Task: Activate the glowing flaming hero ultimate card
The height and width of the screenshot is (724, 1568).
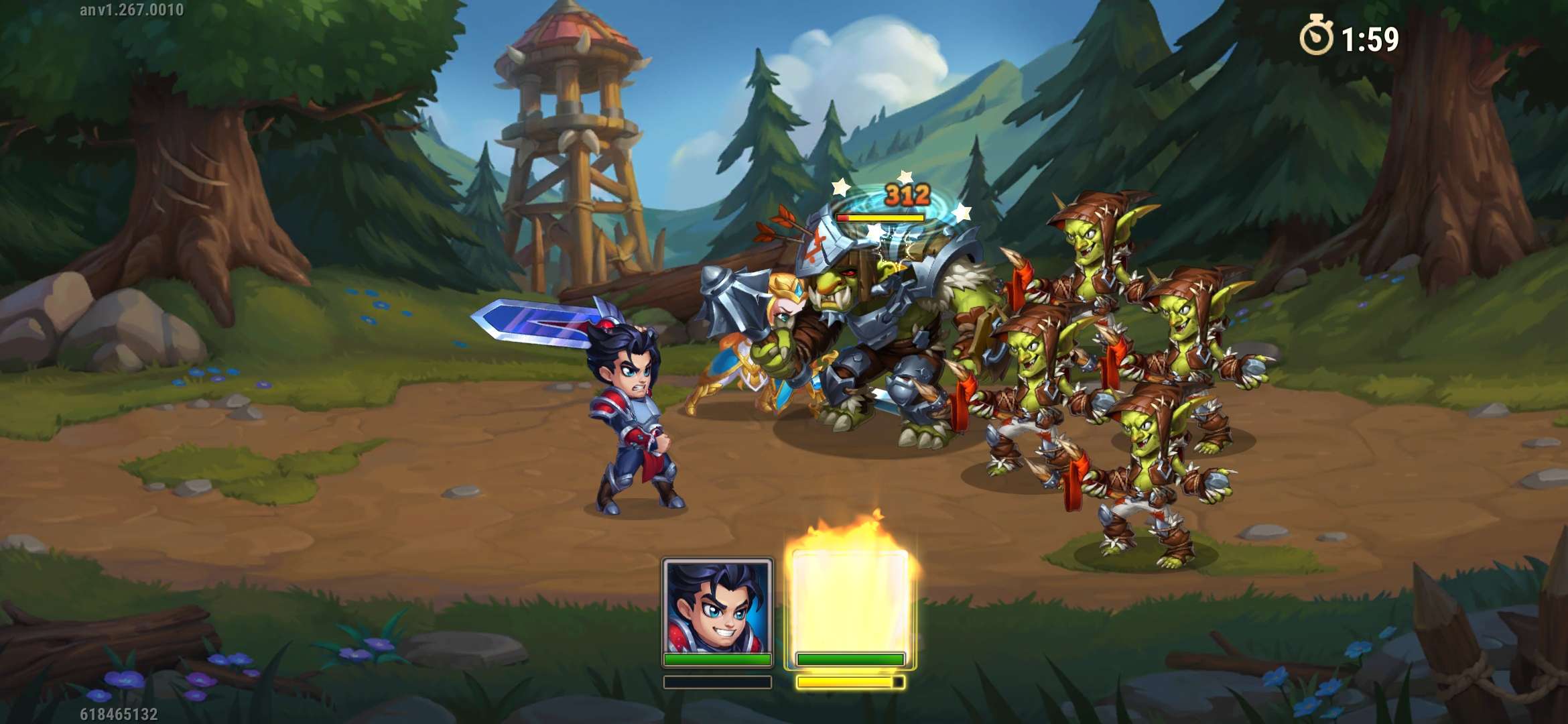Action: coord(850,603)
